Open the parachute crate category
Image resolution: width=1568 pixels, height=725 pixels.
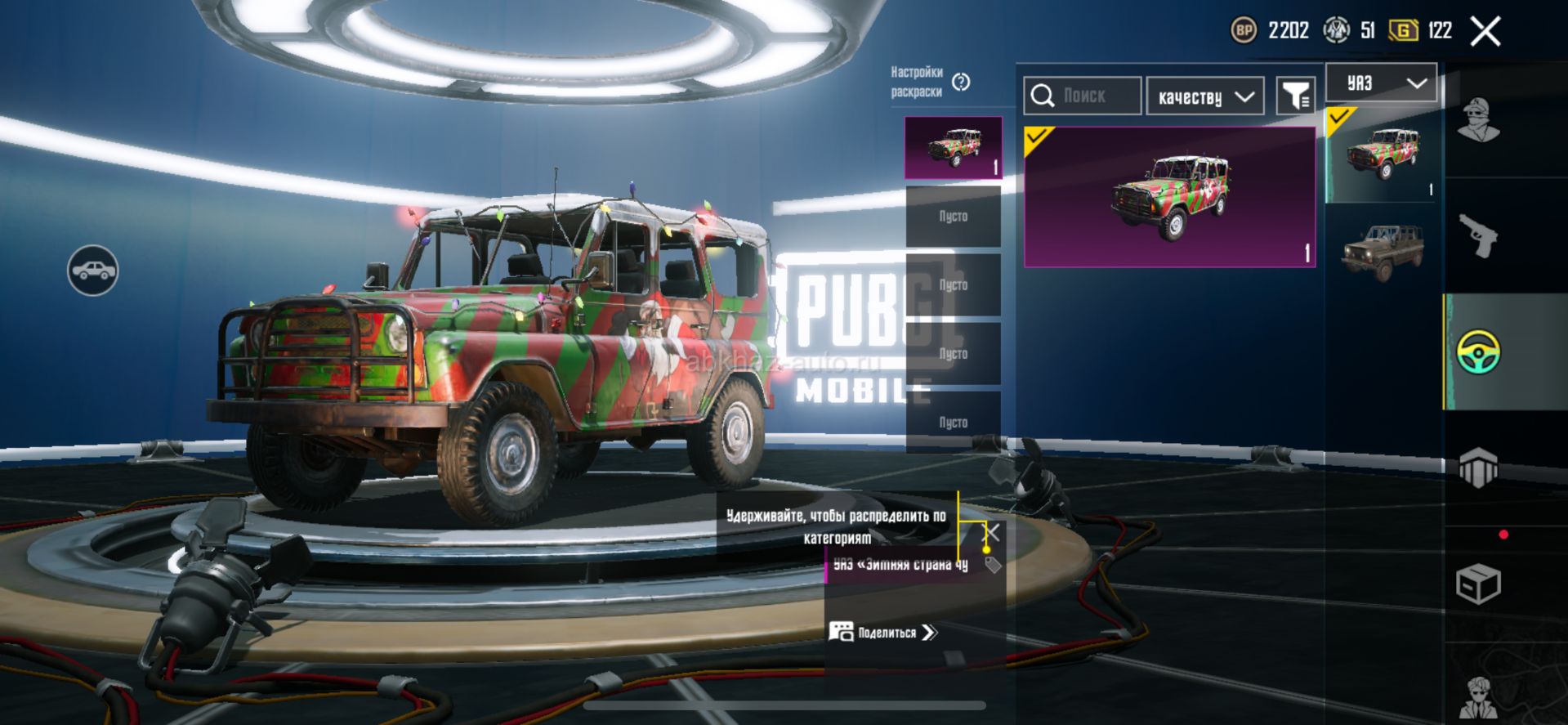[1479, 468]
